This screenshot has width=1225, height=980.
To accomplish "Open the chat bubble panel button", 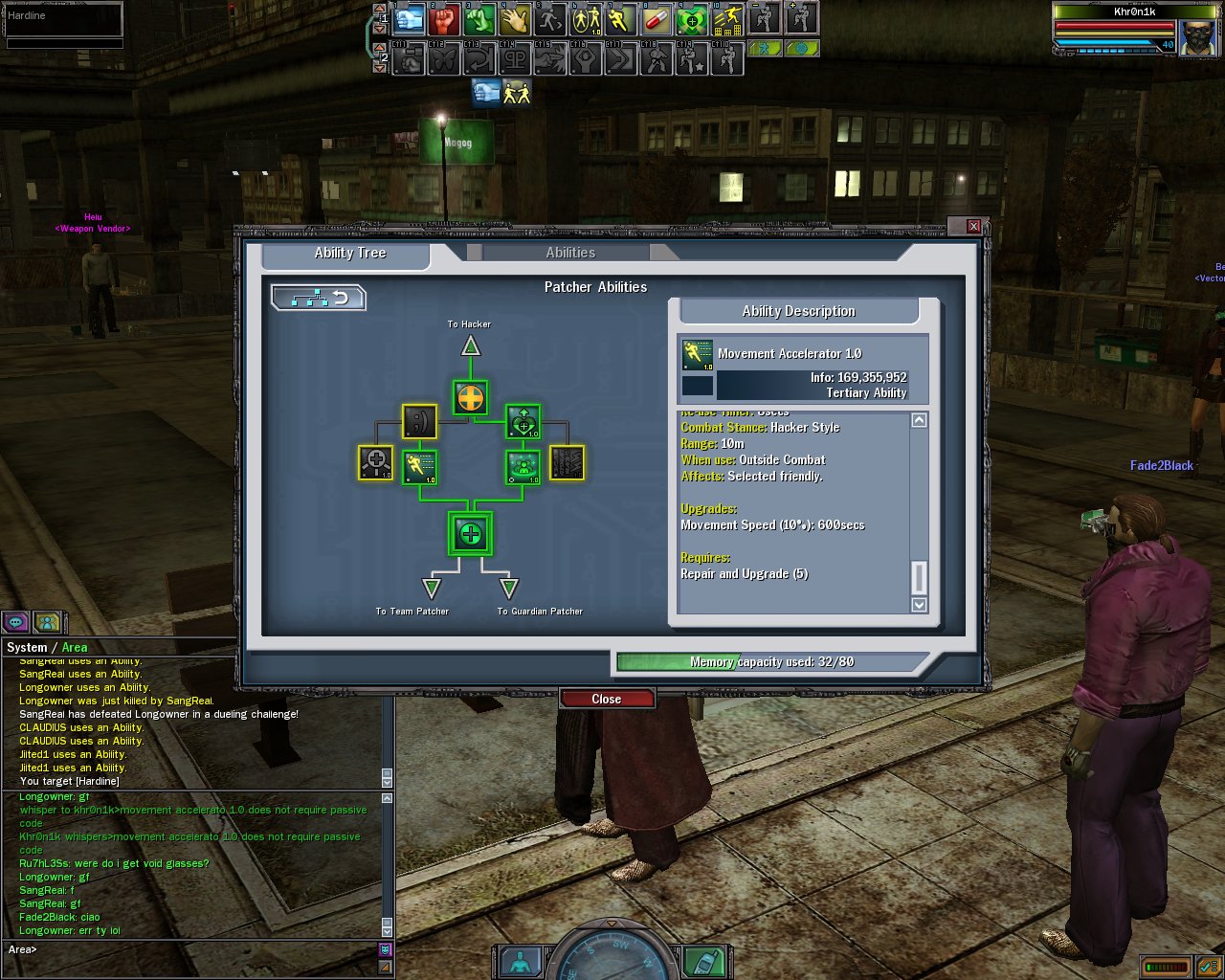I will [x=15, y=622].
